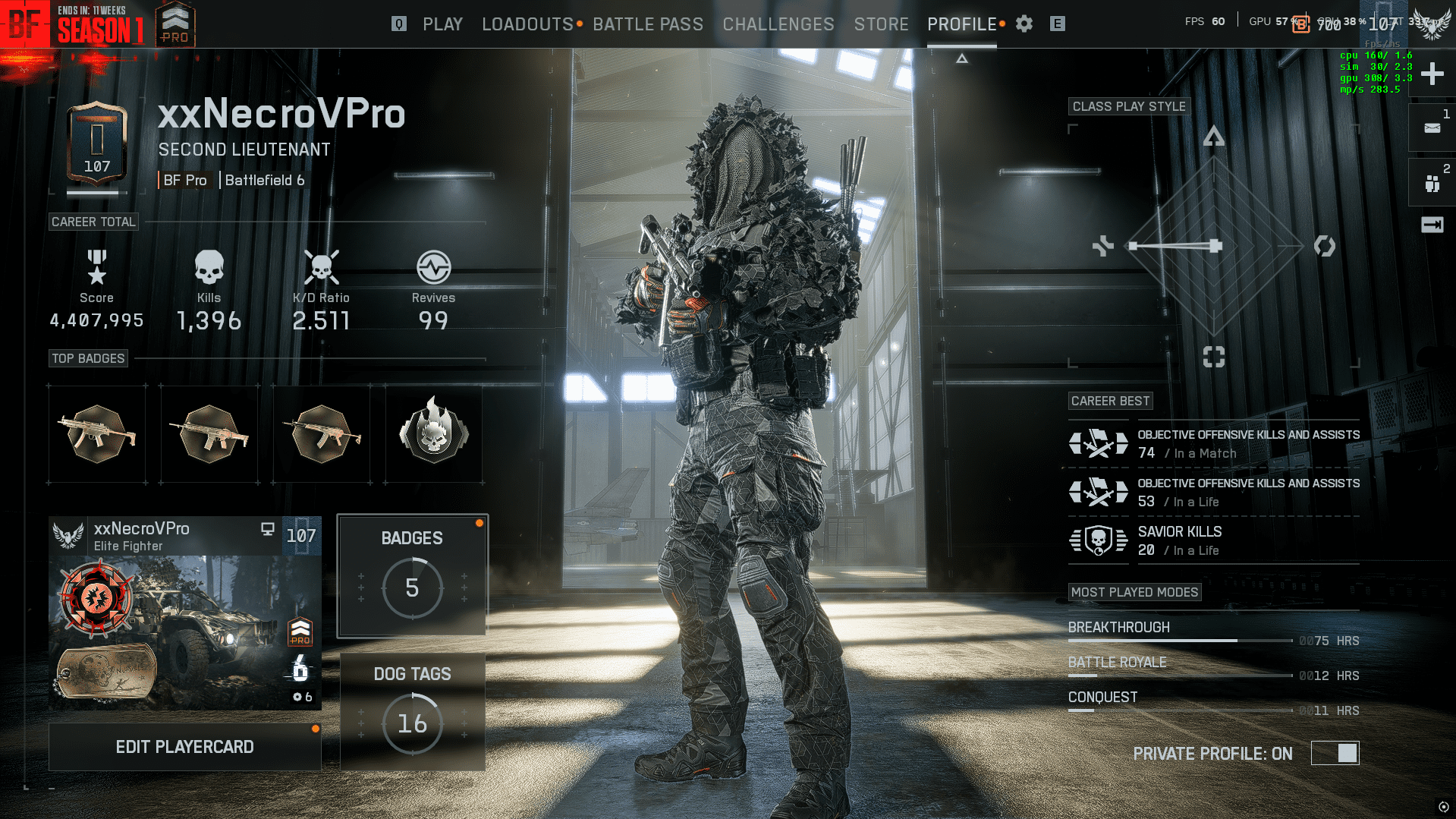Open the Settings gear in the top bar
1456x819 pixels.
click(x=1024, y=24)
